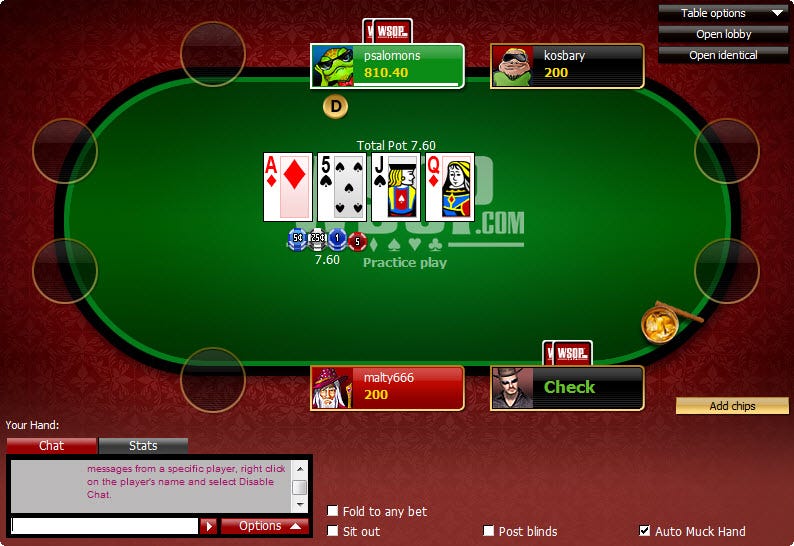
Task: Open the Table options dropdown
Action: 723,13
